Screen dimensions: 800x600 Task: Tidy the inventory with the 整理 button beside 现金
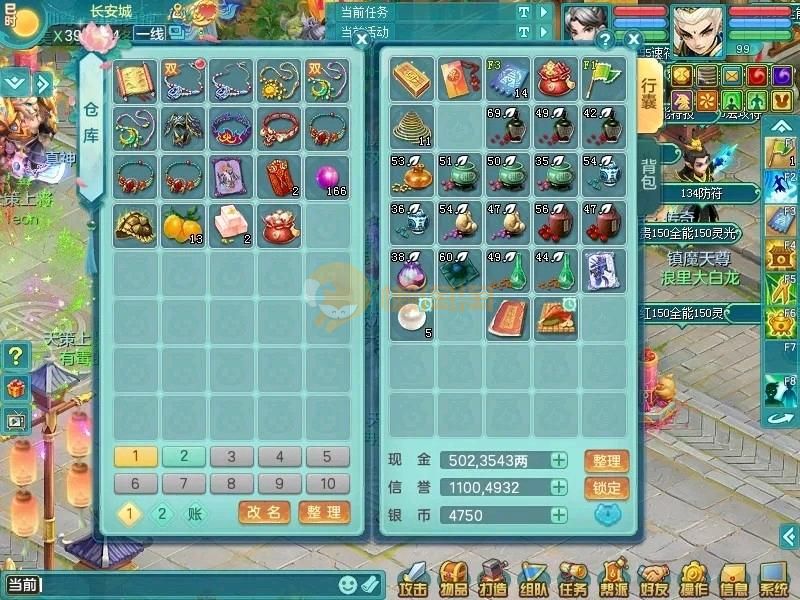point(606,461)
